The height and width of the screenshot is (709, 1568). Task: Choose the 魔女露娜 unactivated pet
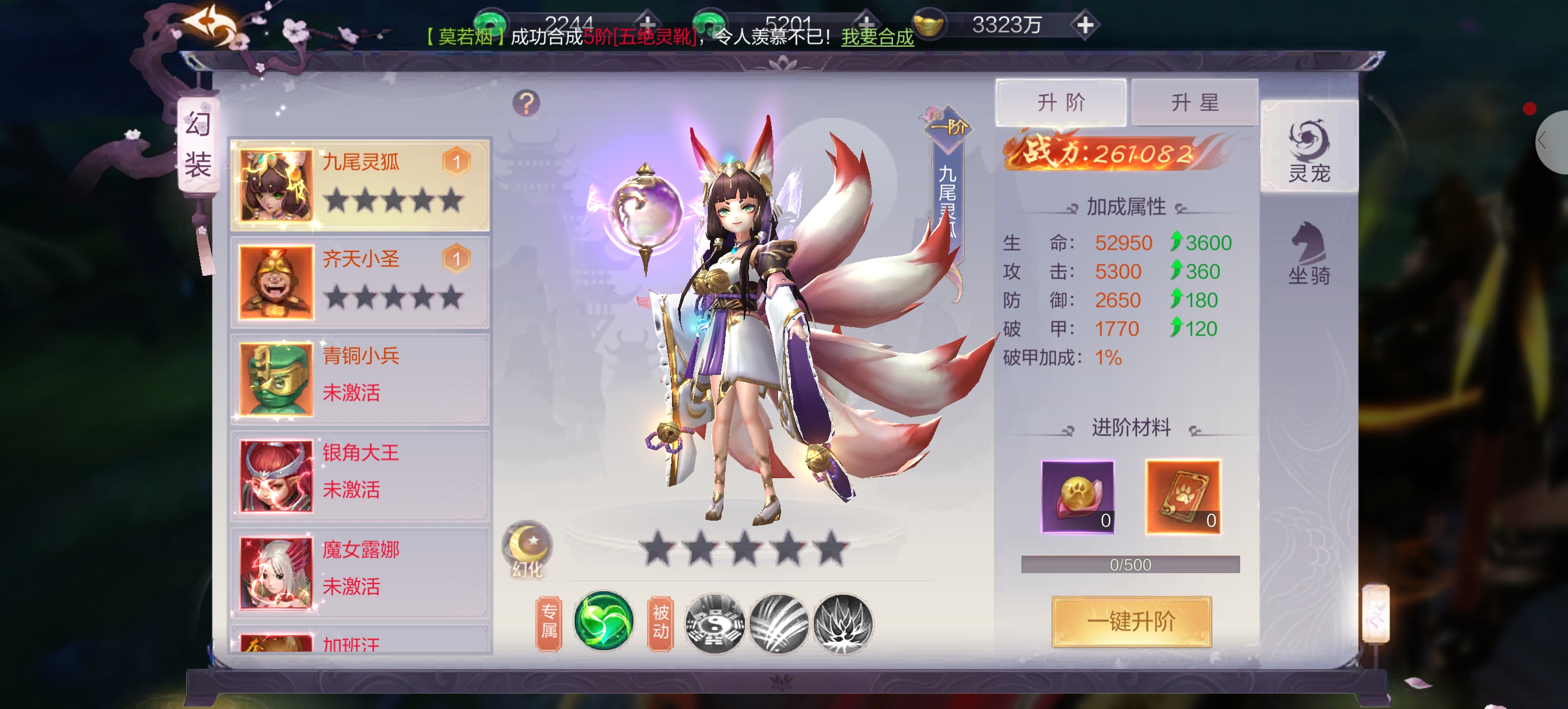tap(360, 572)
